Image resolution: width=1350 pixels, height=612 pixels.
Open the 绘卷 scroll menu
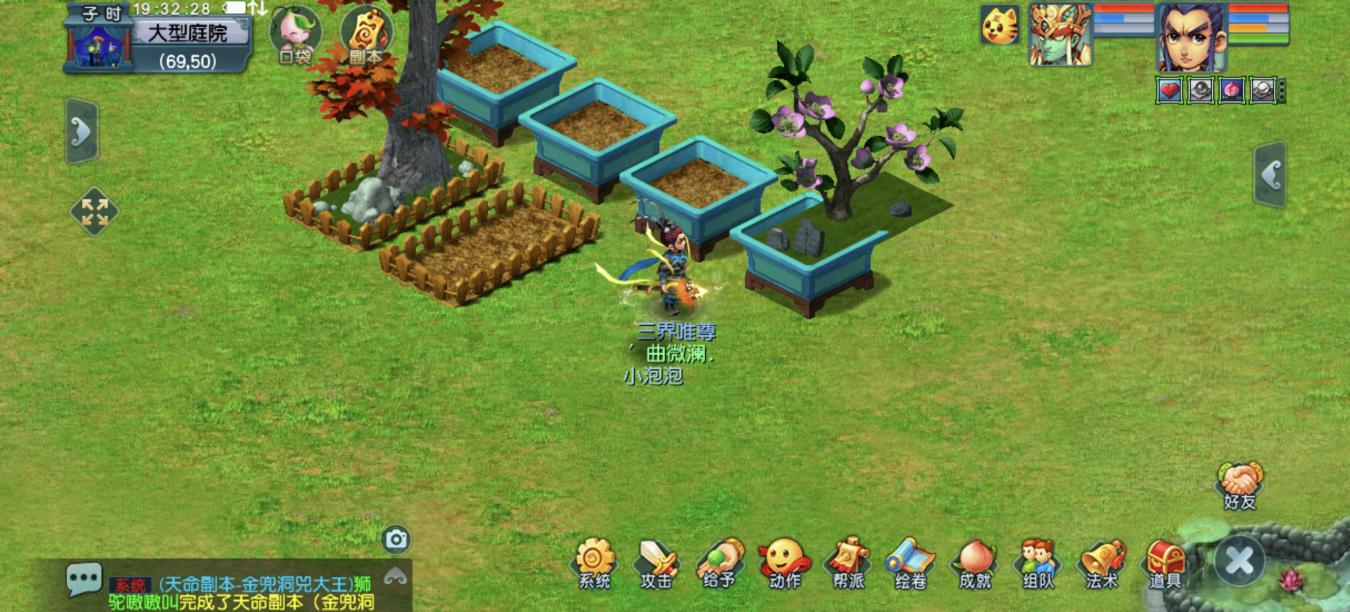pyautogui.click(x=910, y=562)
